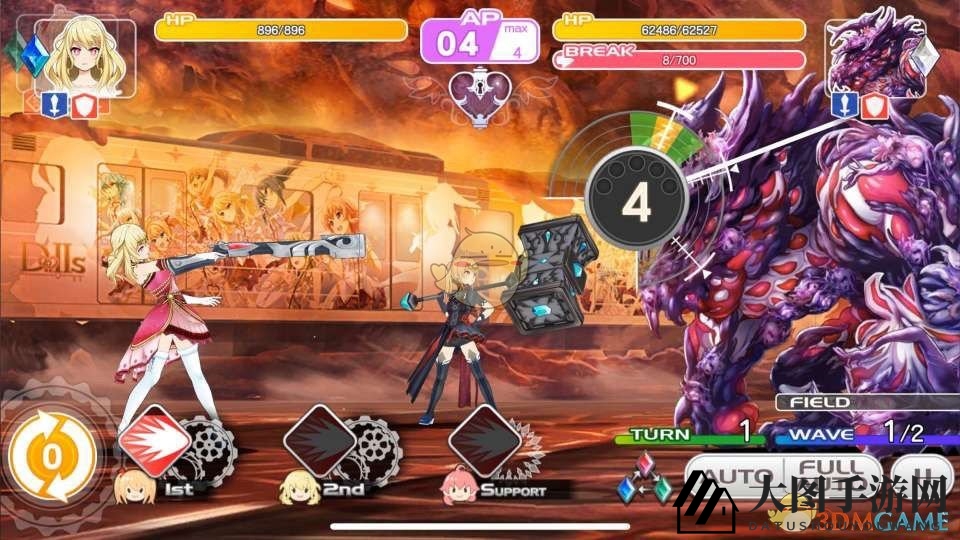Image resolution: width=960 pixels, height=540 pixels.
Task: Expand the FIELD info bar
Action: tap(865, 402)
